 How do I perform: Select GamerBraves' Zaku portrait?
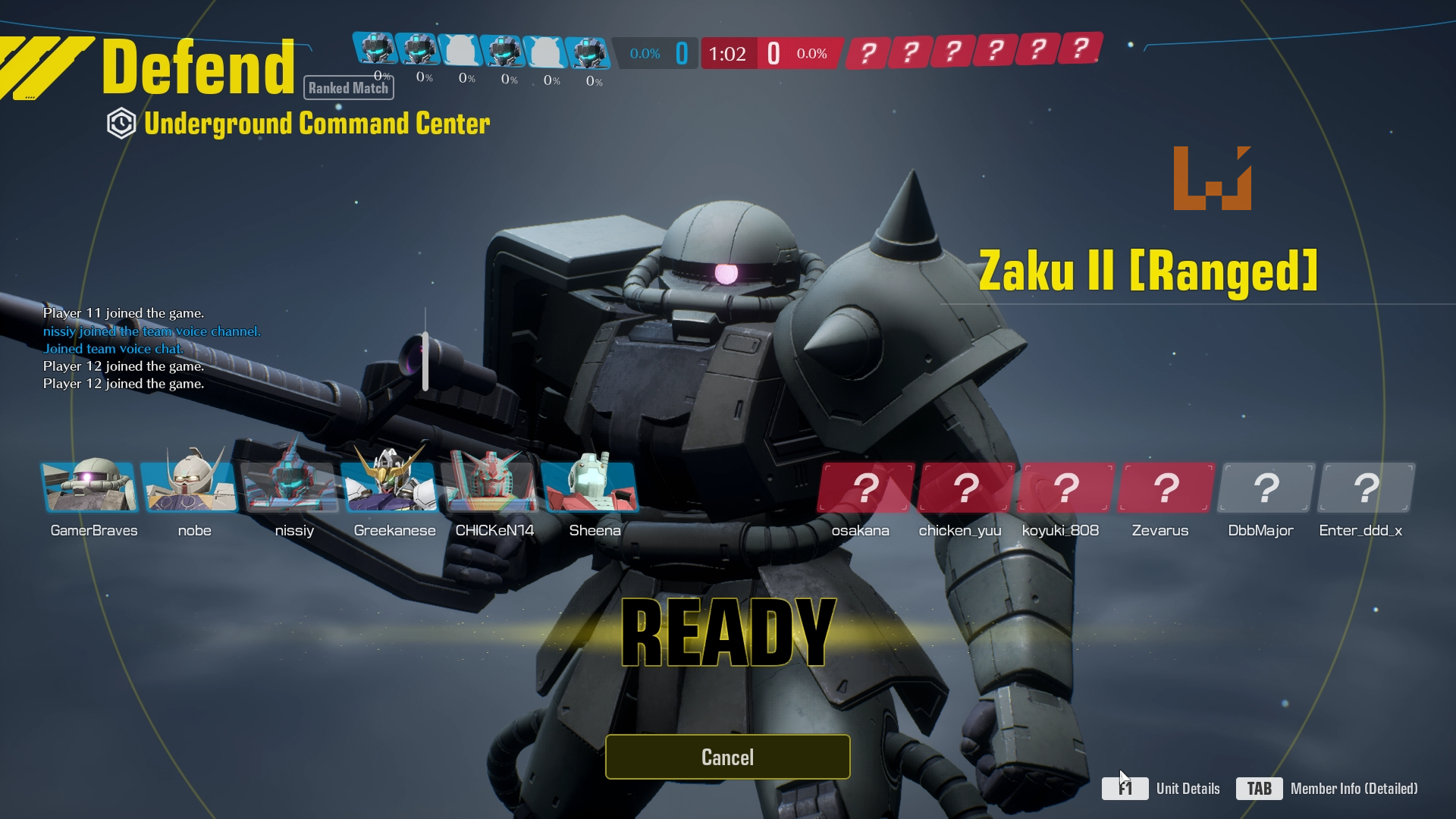point(90,487)
